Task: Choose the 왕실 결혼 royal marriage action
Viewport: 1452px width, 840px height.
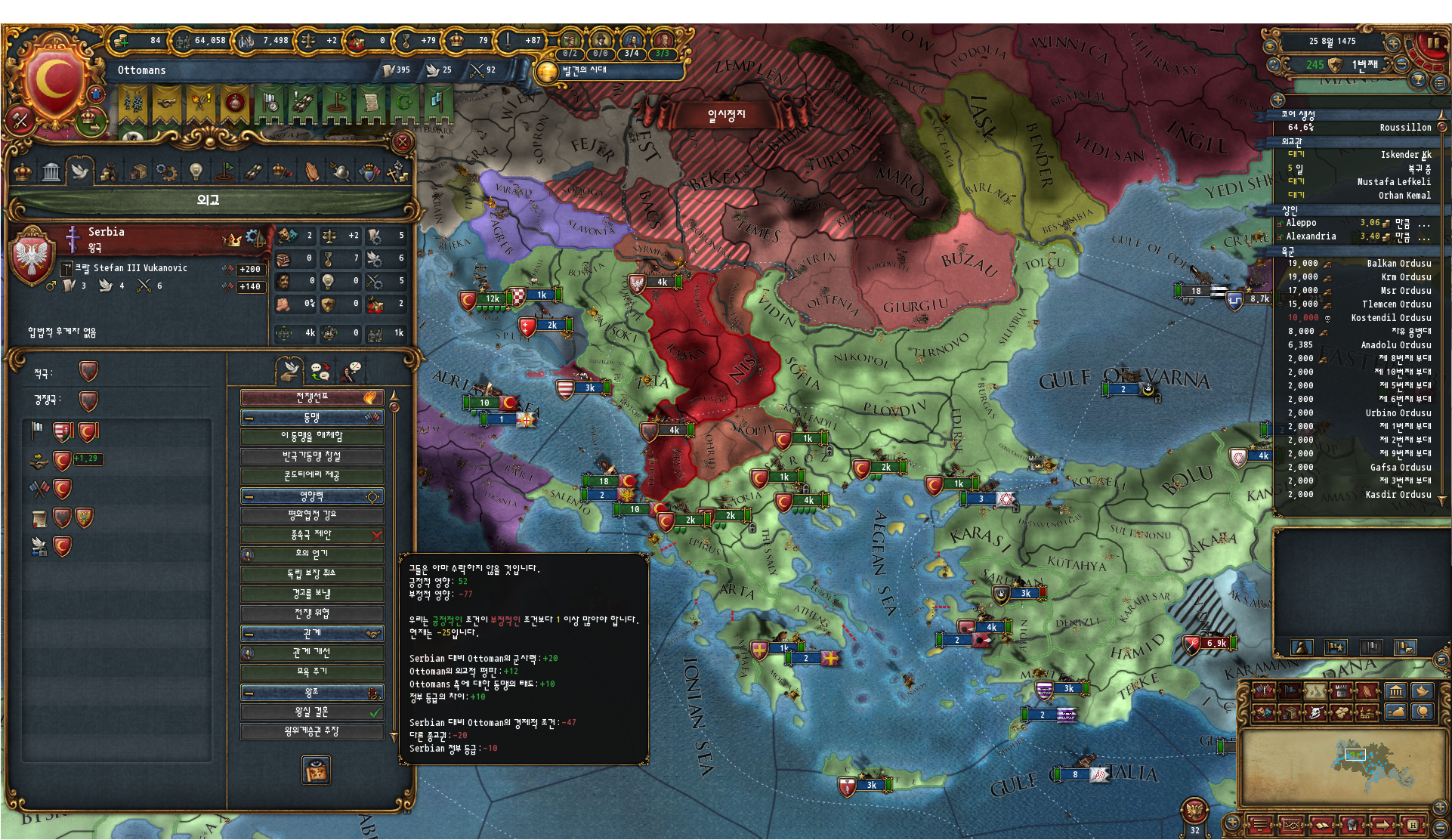Action: coord(312,712)
